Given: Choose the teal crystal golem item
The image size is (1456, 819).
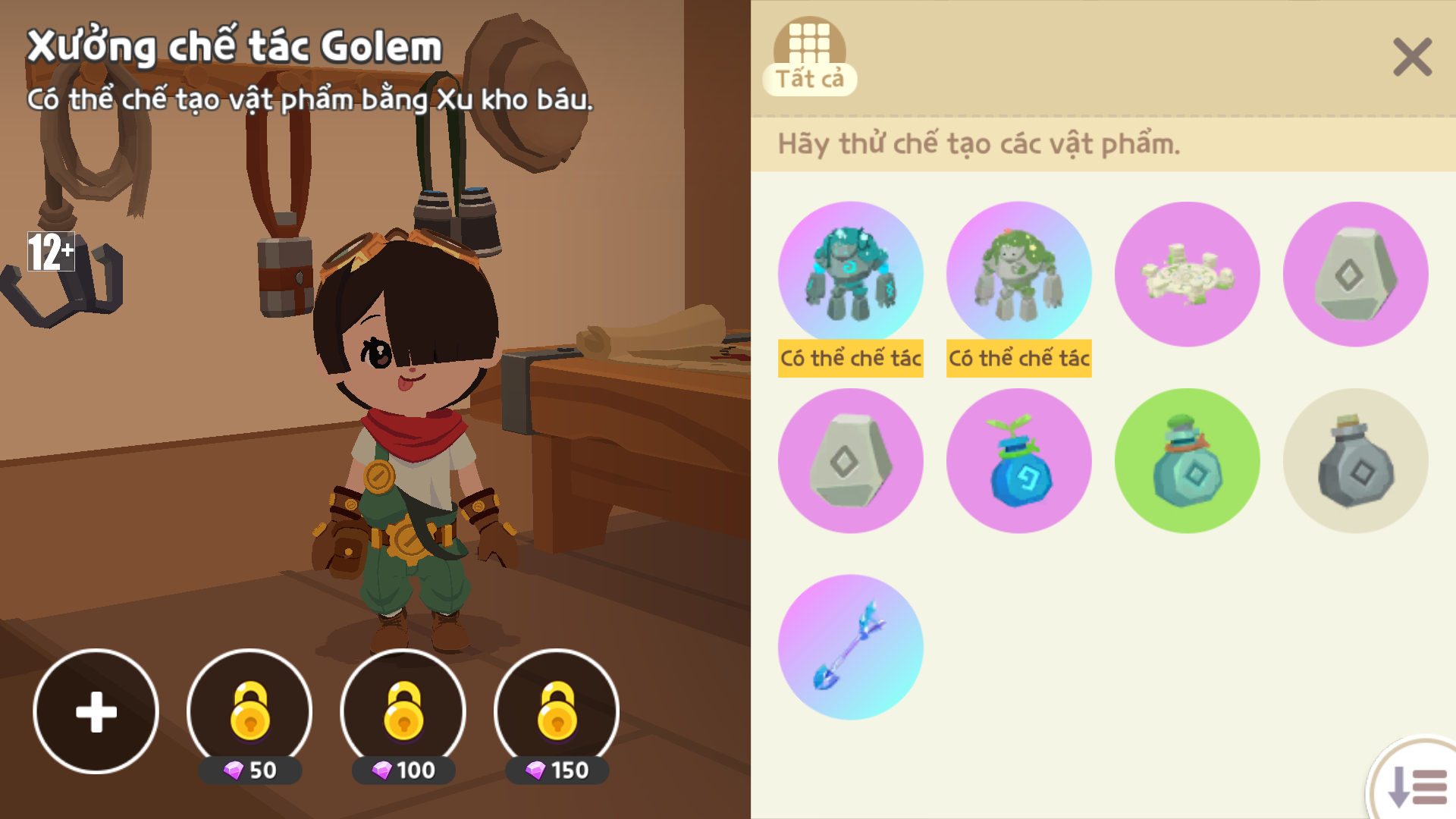Looking at the screenshot, I should [x=851, y=274].
